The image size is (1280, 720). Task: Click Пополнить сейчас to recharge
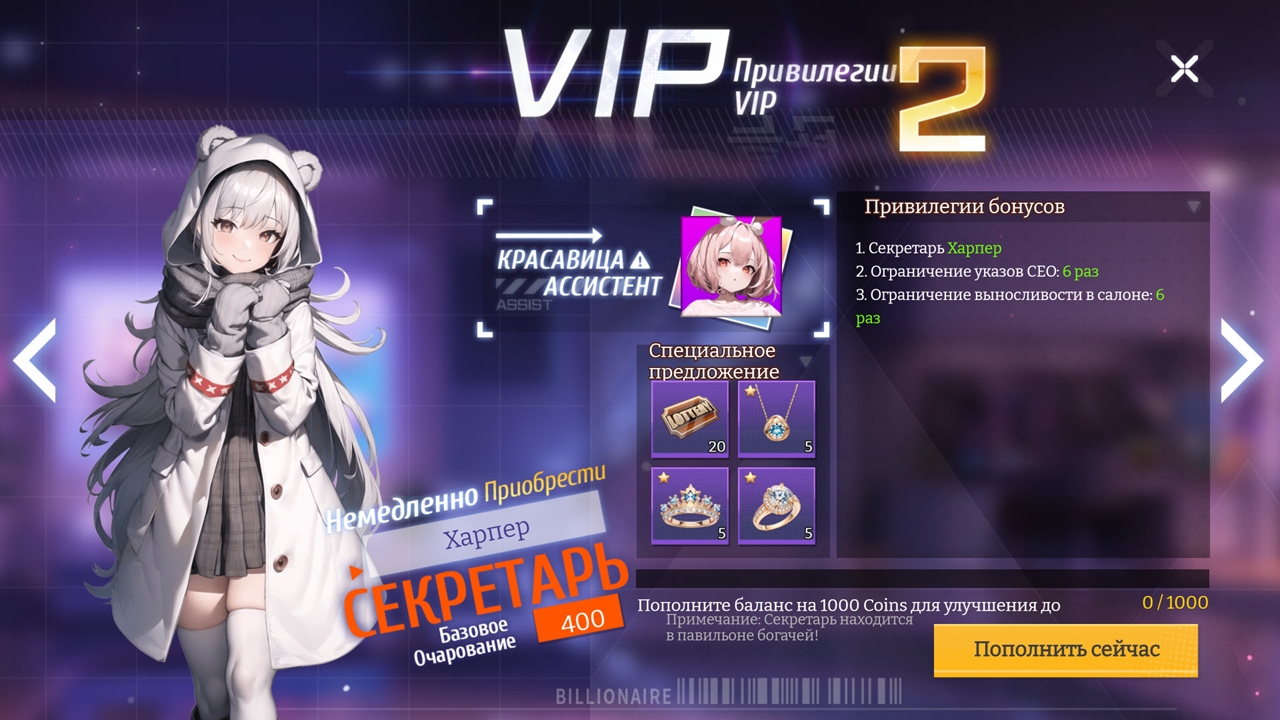point(1064,649)
